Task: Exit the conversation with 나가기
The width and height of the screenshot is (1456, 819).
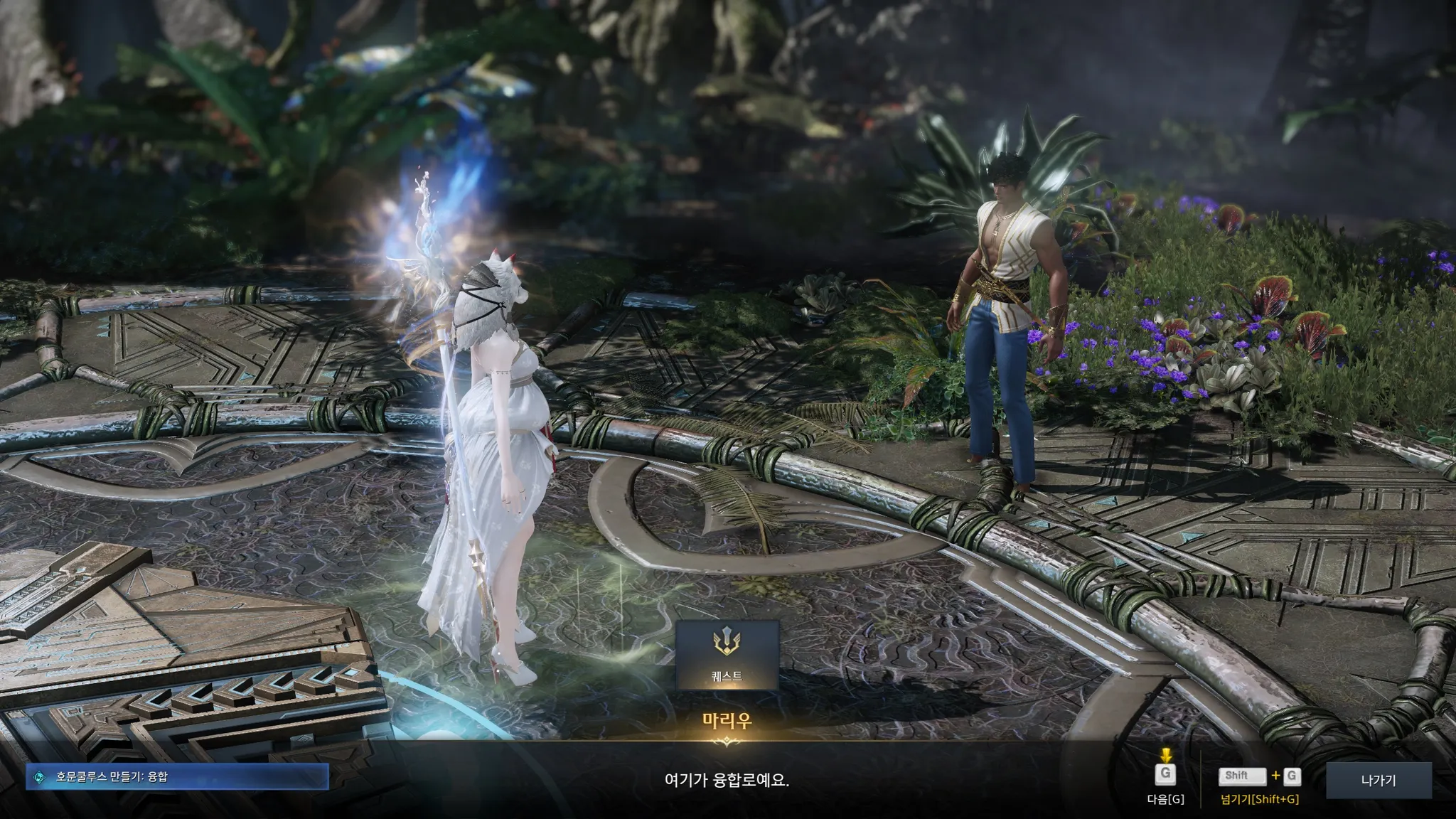Action: pos(1379,780)
